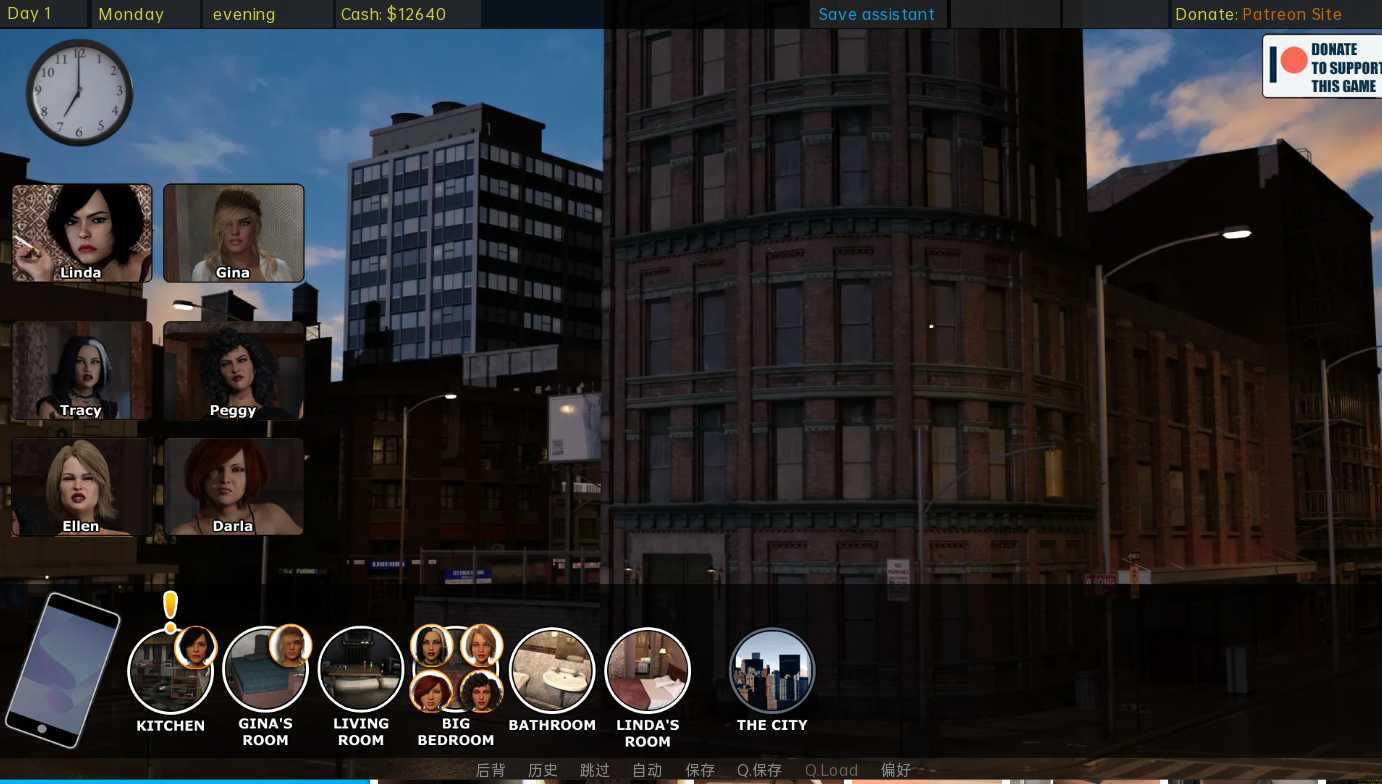View Darla's character portrait

tap(233, 487)
